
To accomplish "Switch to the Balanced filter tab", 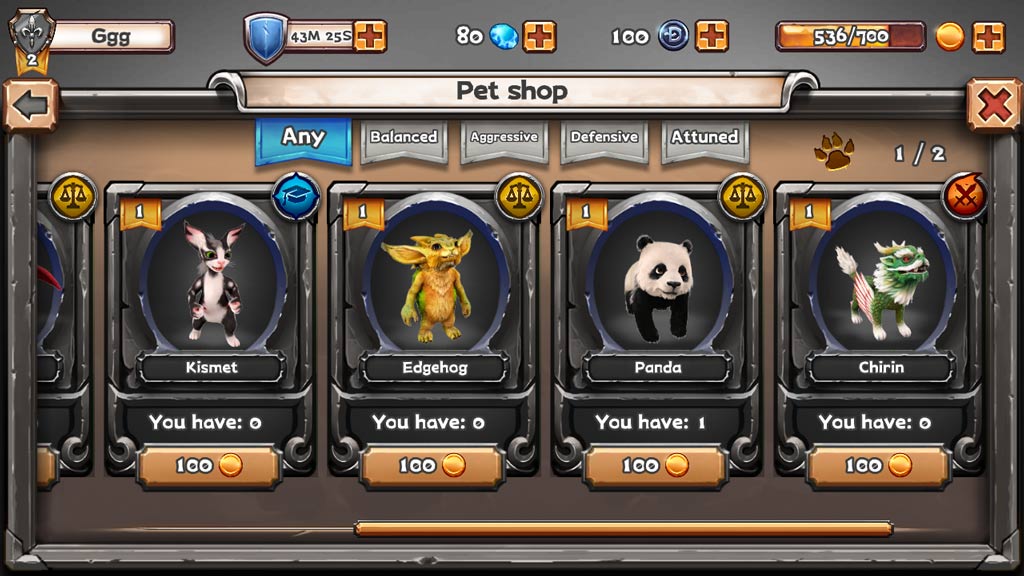I will click(x=404, y=138).
